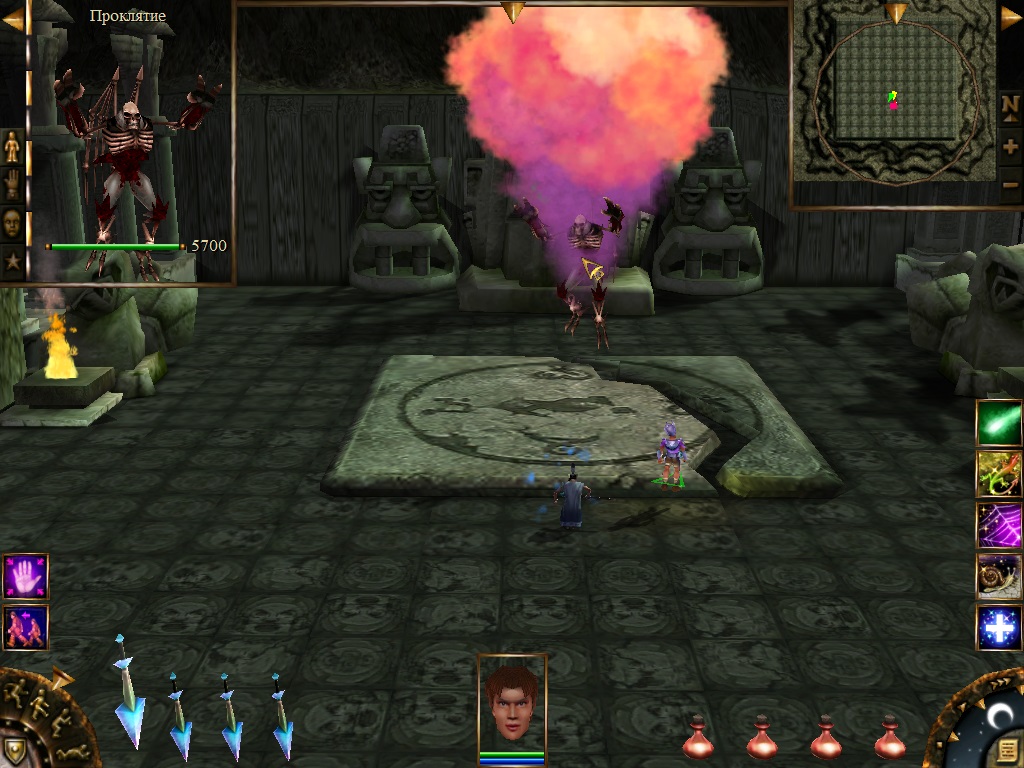Show the face tab in target panel
The height and width of the screenshot is (768, 1024).
[12, 222]
